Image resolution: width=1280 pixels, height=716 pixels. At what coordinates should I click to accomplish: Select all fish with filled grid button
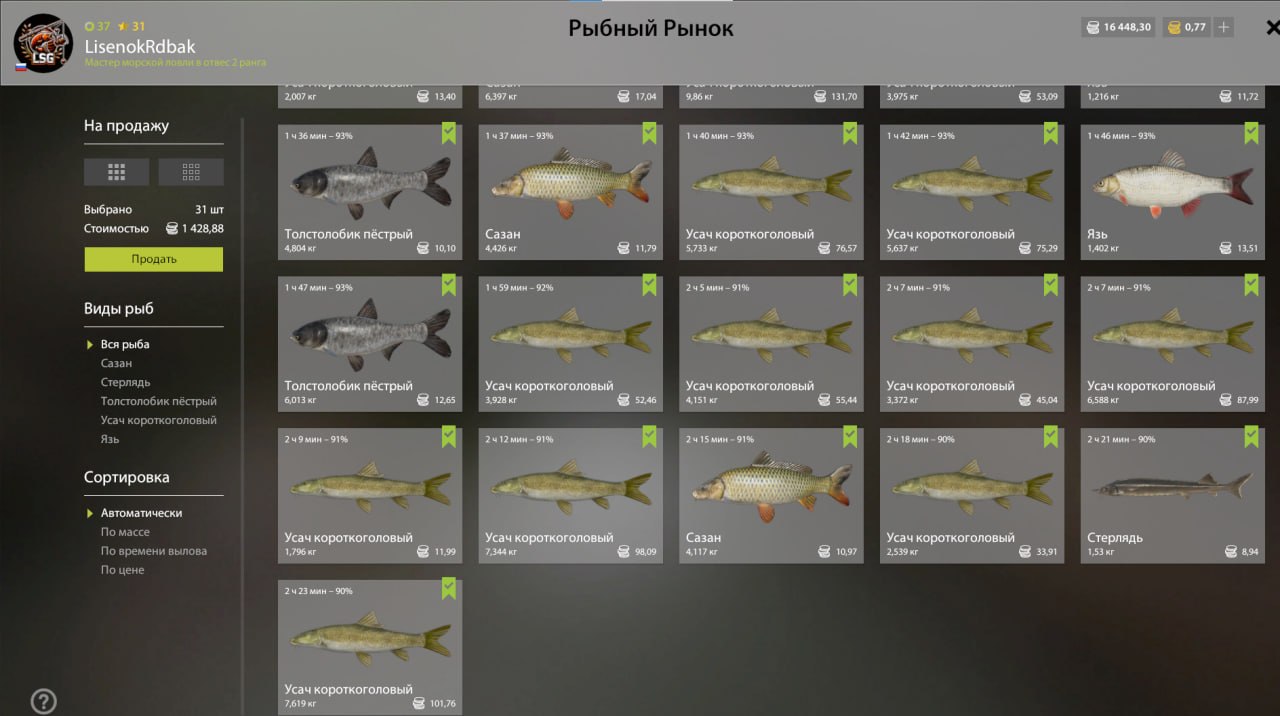116,172
